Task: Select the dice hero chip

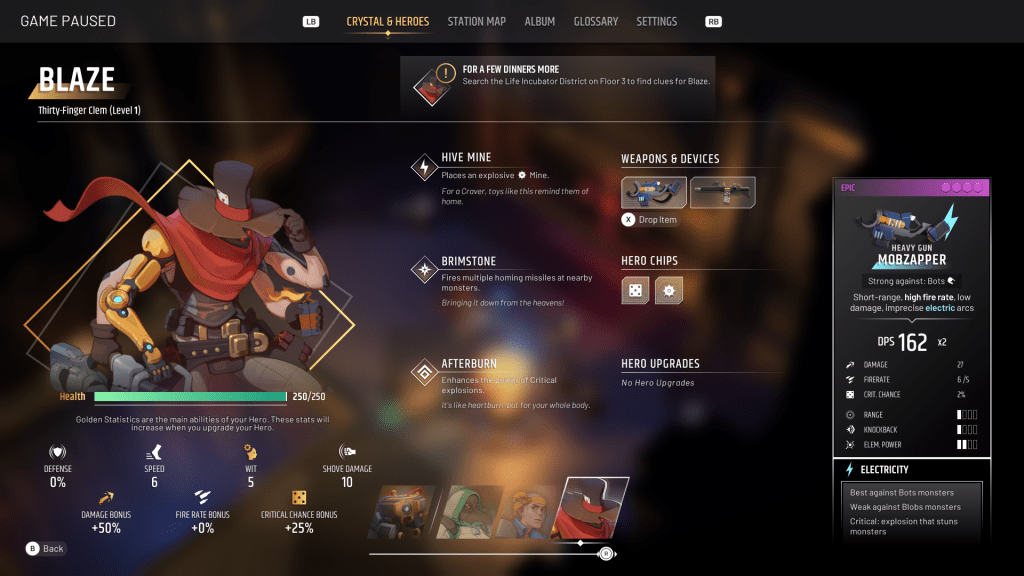Action: (x=635, y=291)
